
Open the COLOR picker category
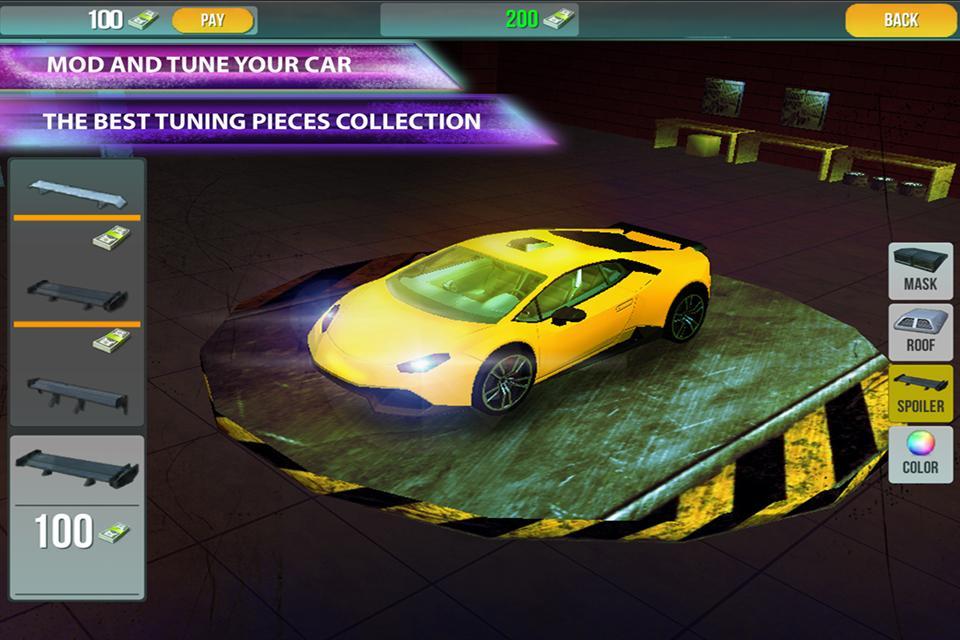[920, 454]
